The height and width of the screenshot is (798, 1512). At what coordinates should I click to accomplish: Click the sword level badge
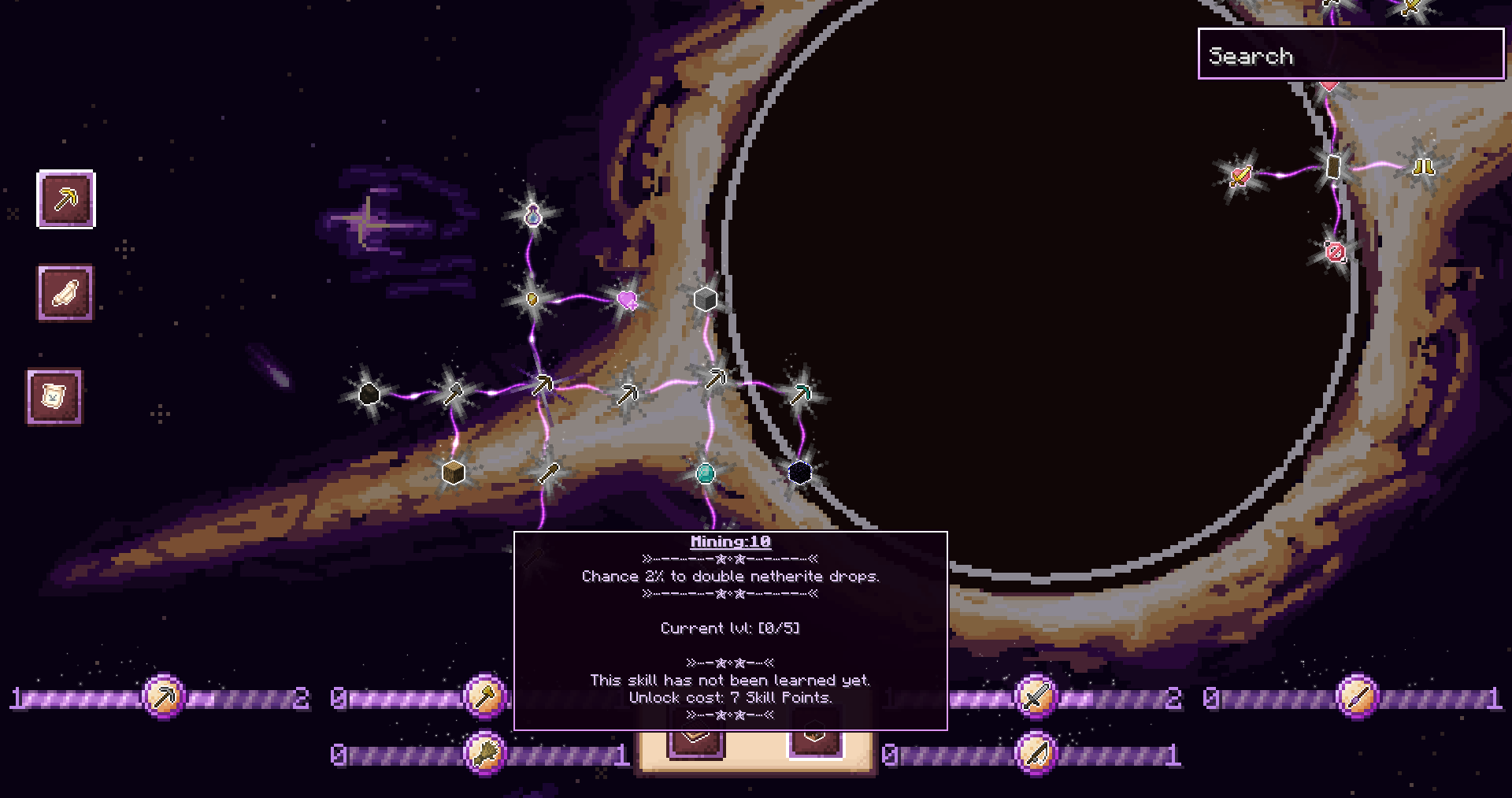coord(1036,696)
